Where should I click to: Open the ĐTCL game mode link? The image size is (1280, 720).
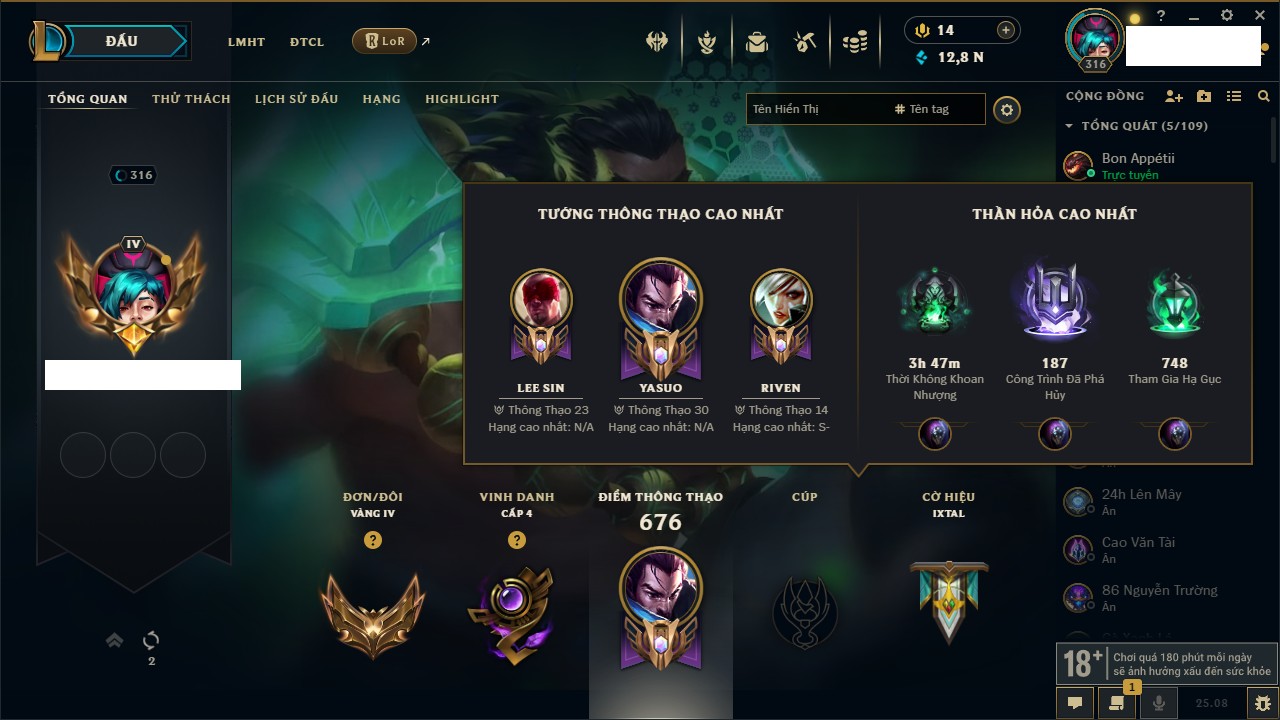[307, 42]
